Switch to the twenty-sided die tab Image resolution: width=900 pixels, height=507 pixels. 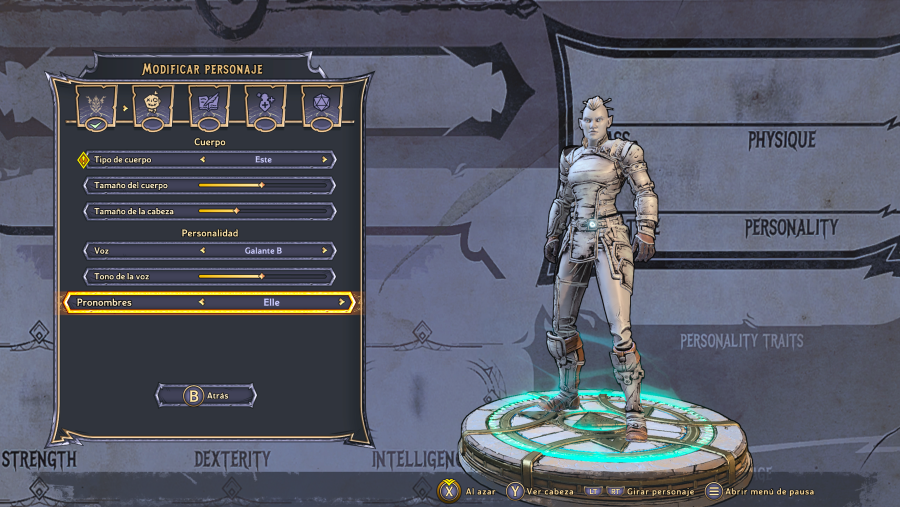click(x=322, y=106)
